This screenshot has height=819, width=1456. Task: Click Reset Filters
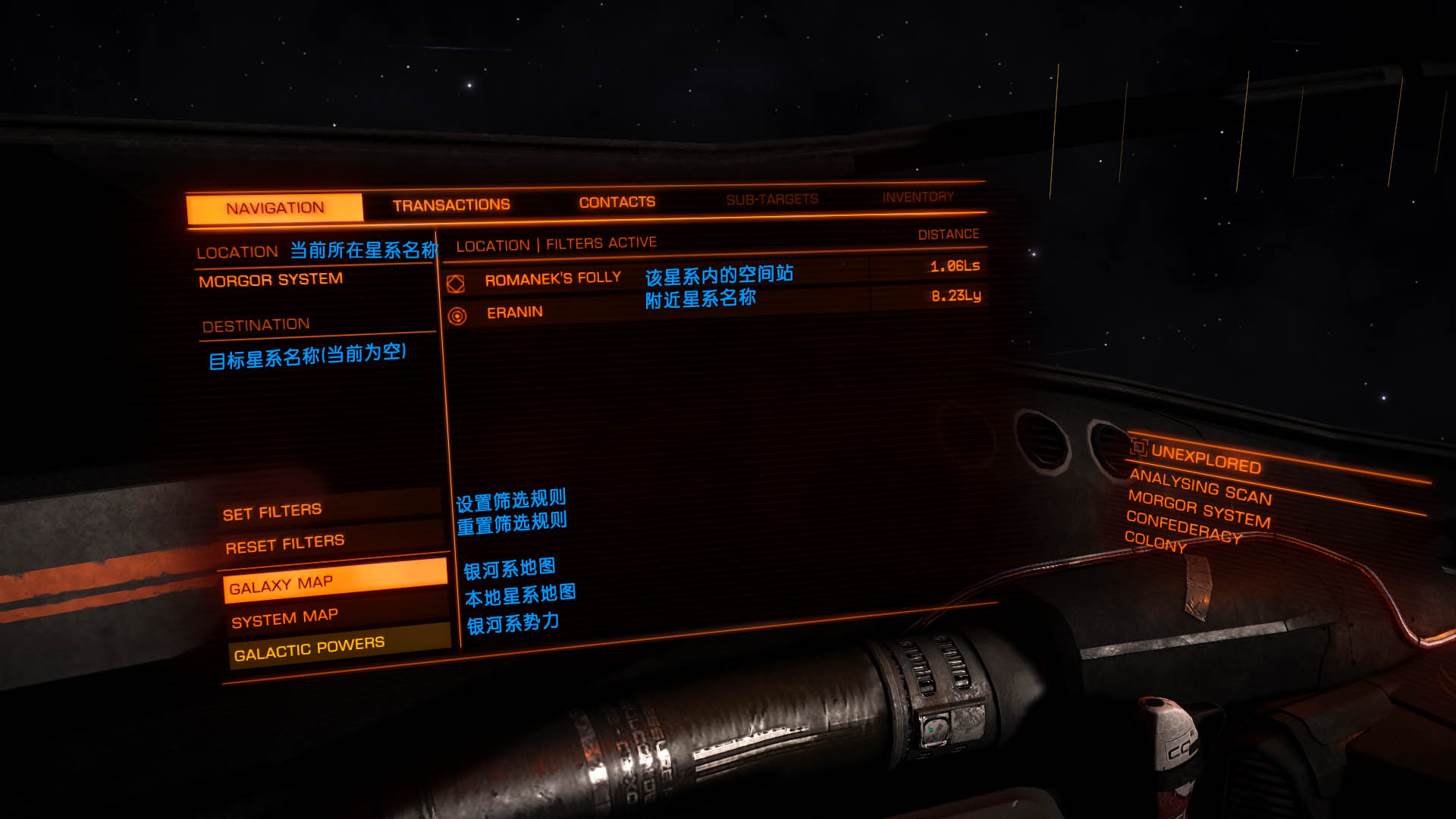coord(285,544)
